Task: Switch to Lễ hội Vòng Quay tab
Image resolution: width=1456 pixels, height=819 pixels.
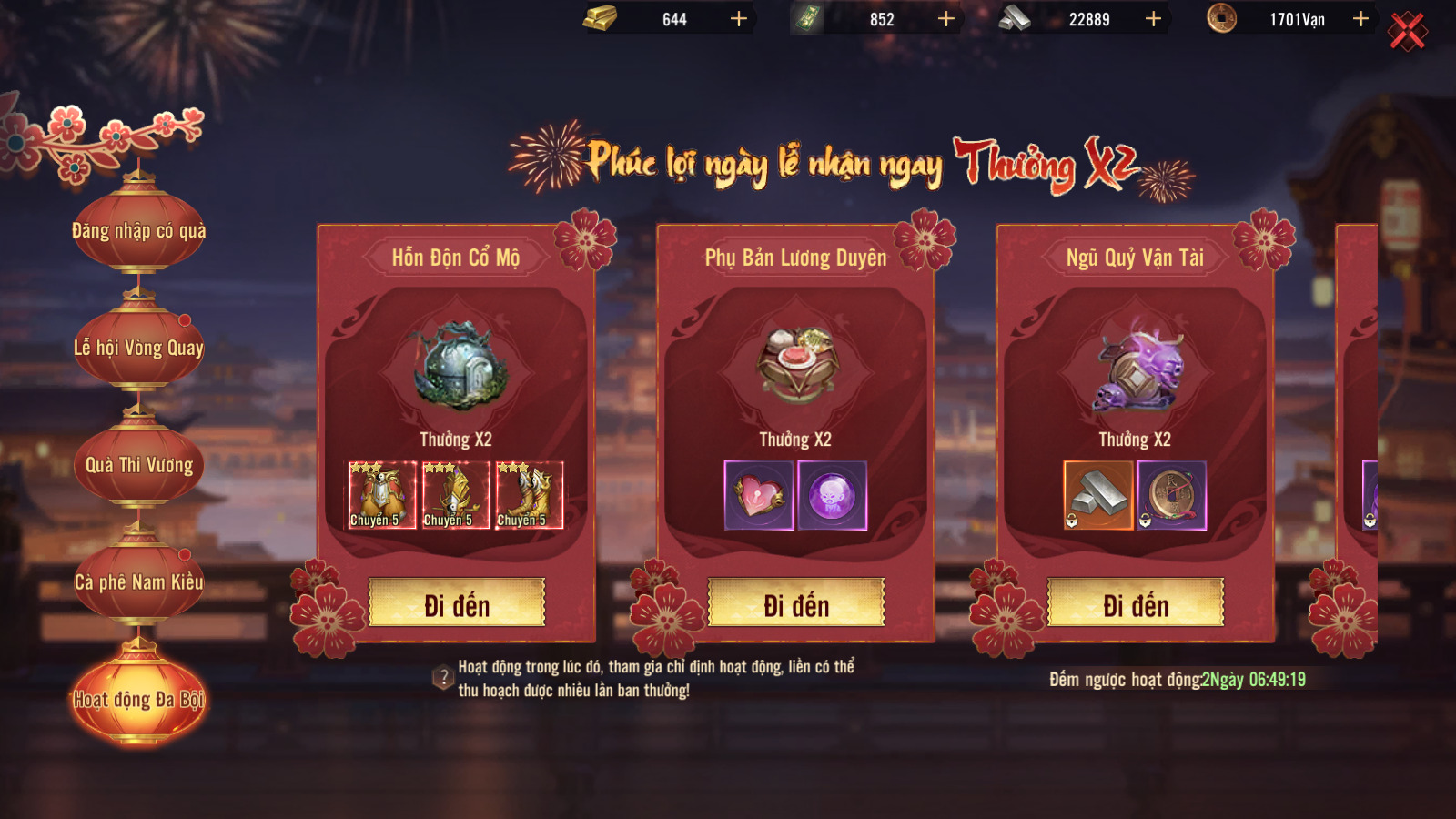Action: tap(139, 348)
